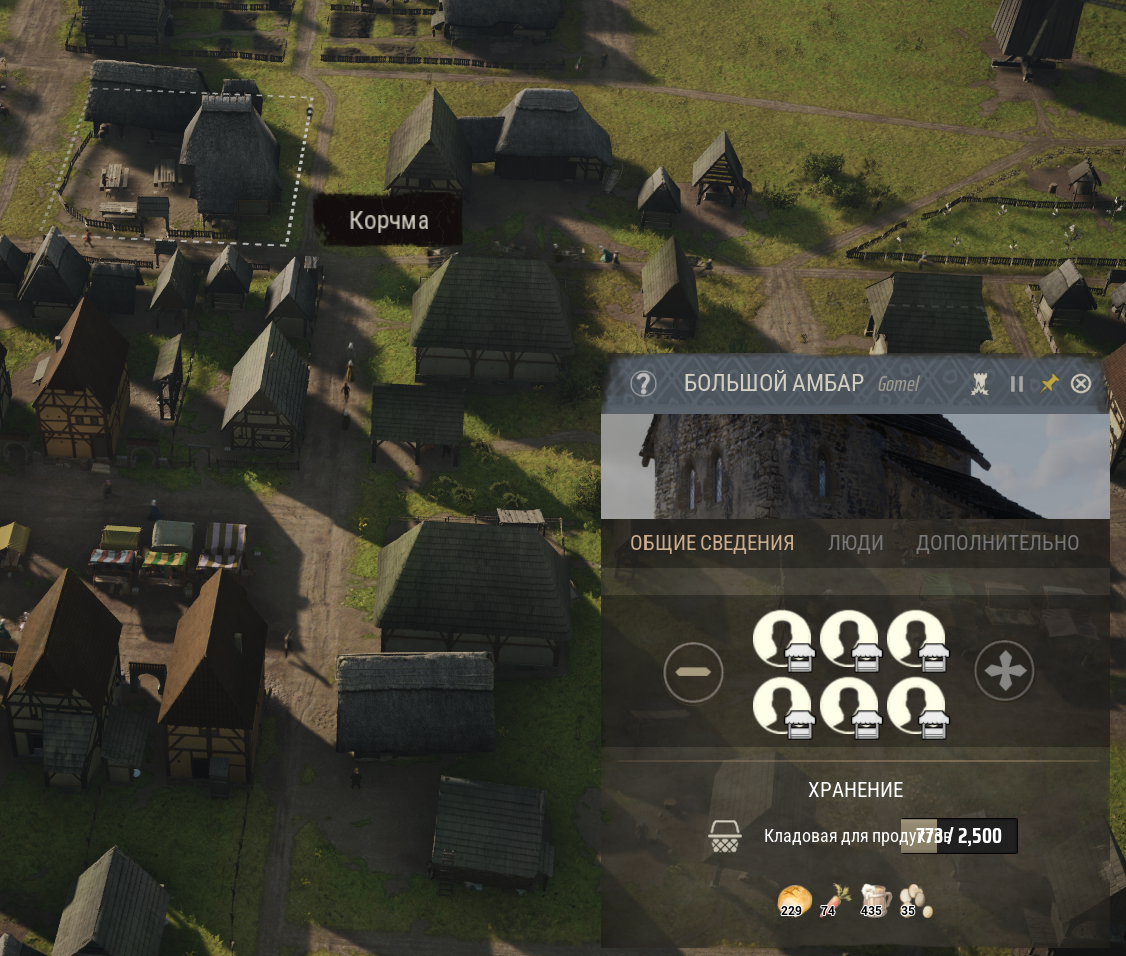Select the Общие сведения tab

pos(712,543)
